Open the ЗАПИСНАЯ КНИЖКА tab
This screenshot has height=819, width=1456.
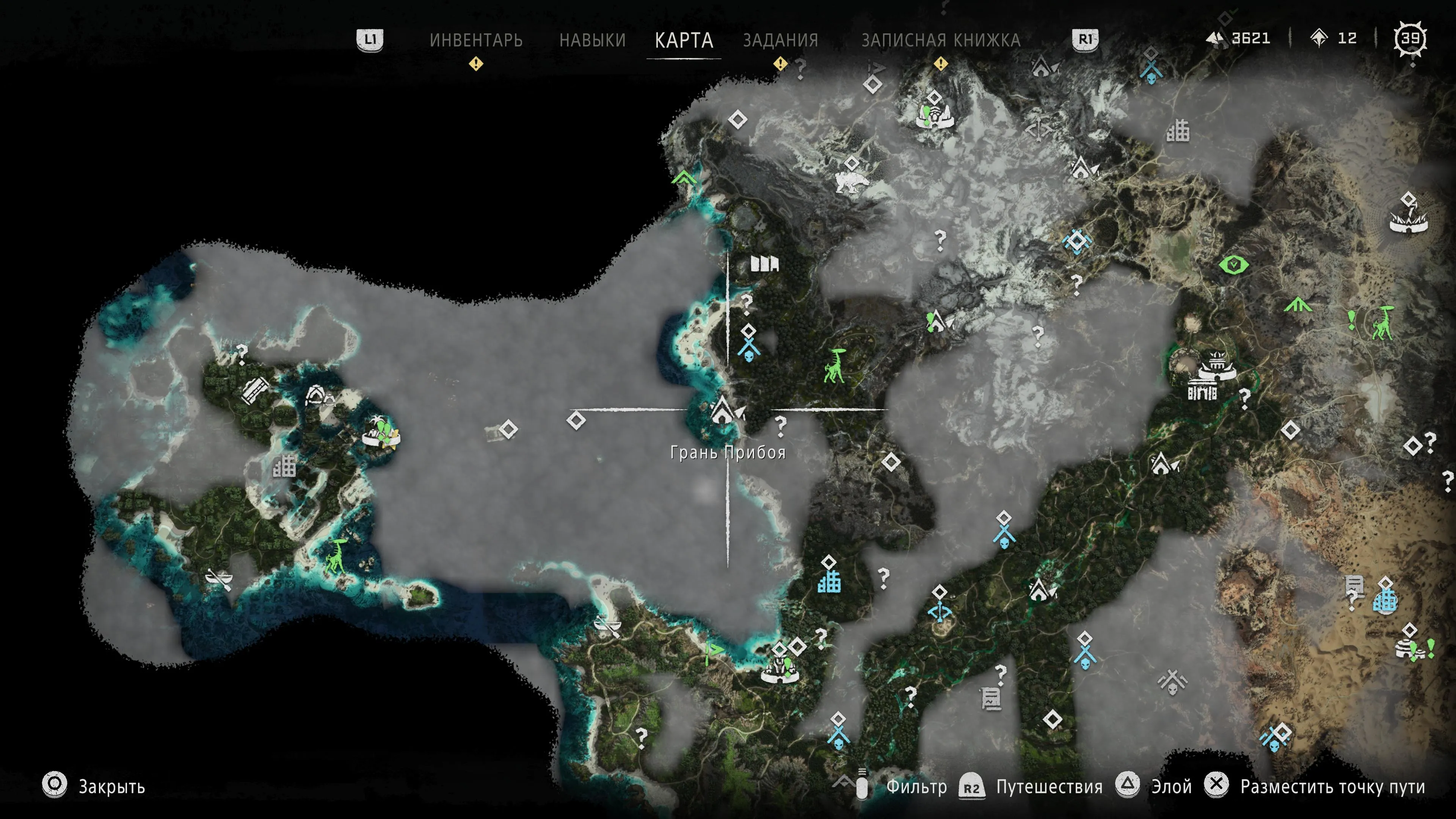point(940,40)
